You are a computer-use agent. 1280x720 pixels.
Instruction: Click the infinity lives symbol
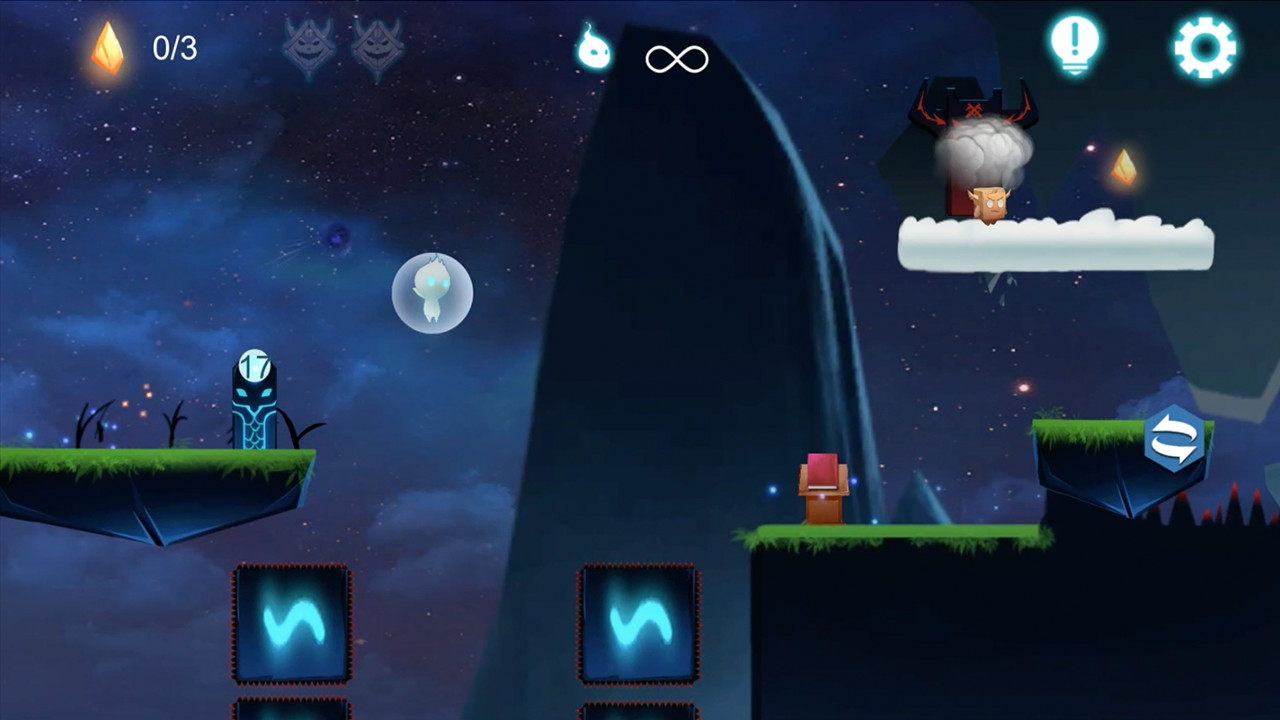678,58
